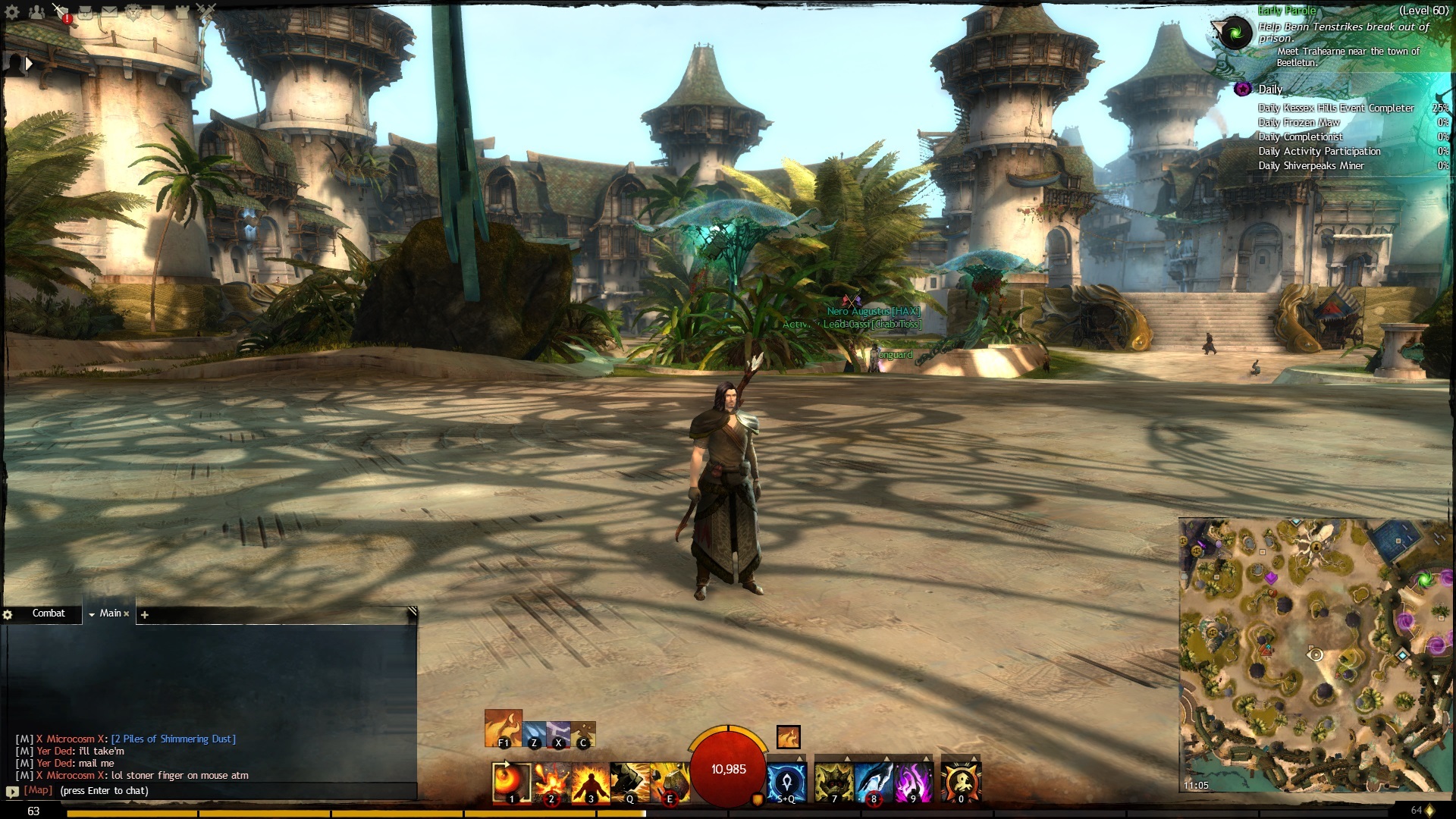
Task: Open the PvP crossed swords panel
Action: 206,11
